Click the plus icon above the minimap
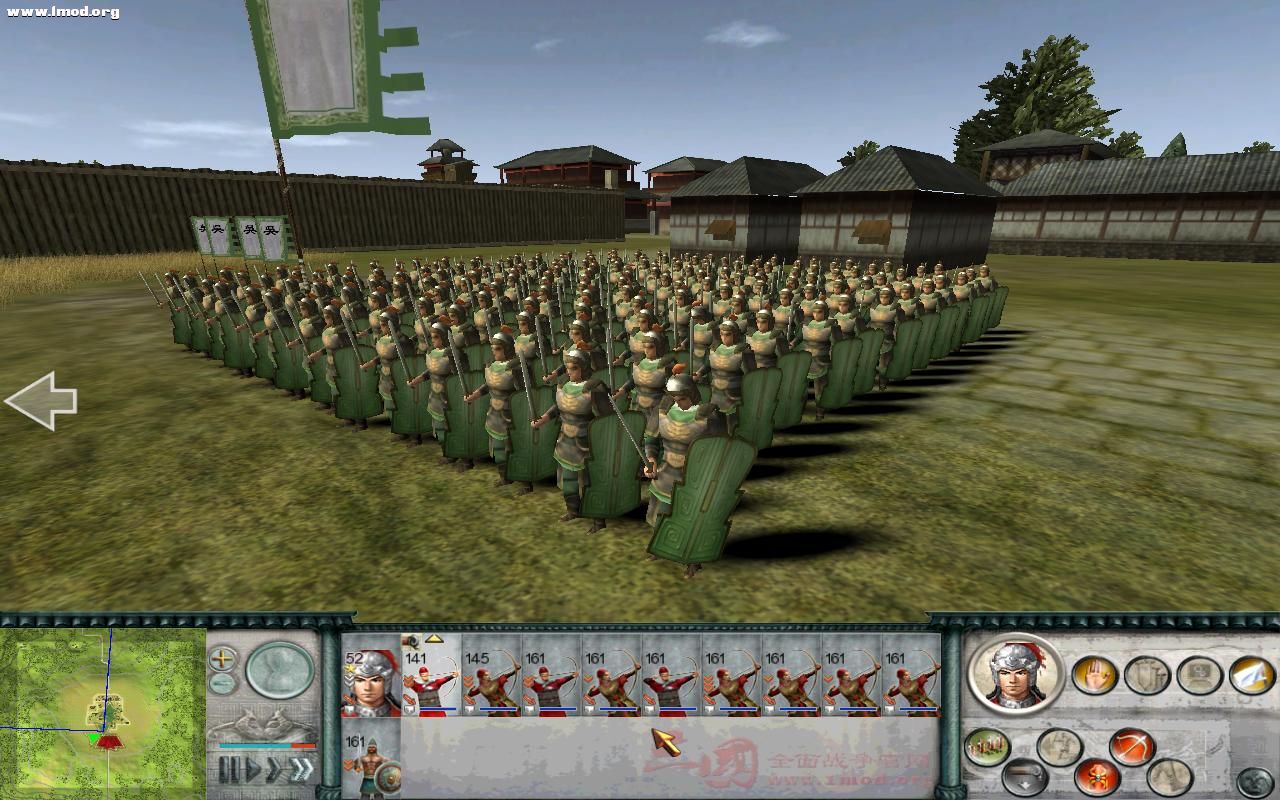Viewport: 1280px width, 800px height. click(224, 657)
